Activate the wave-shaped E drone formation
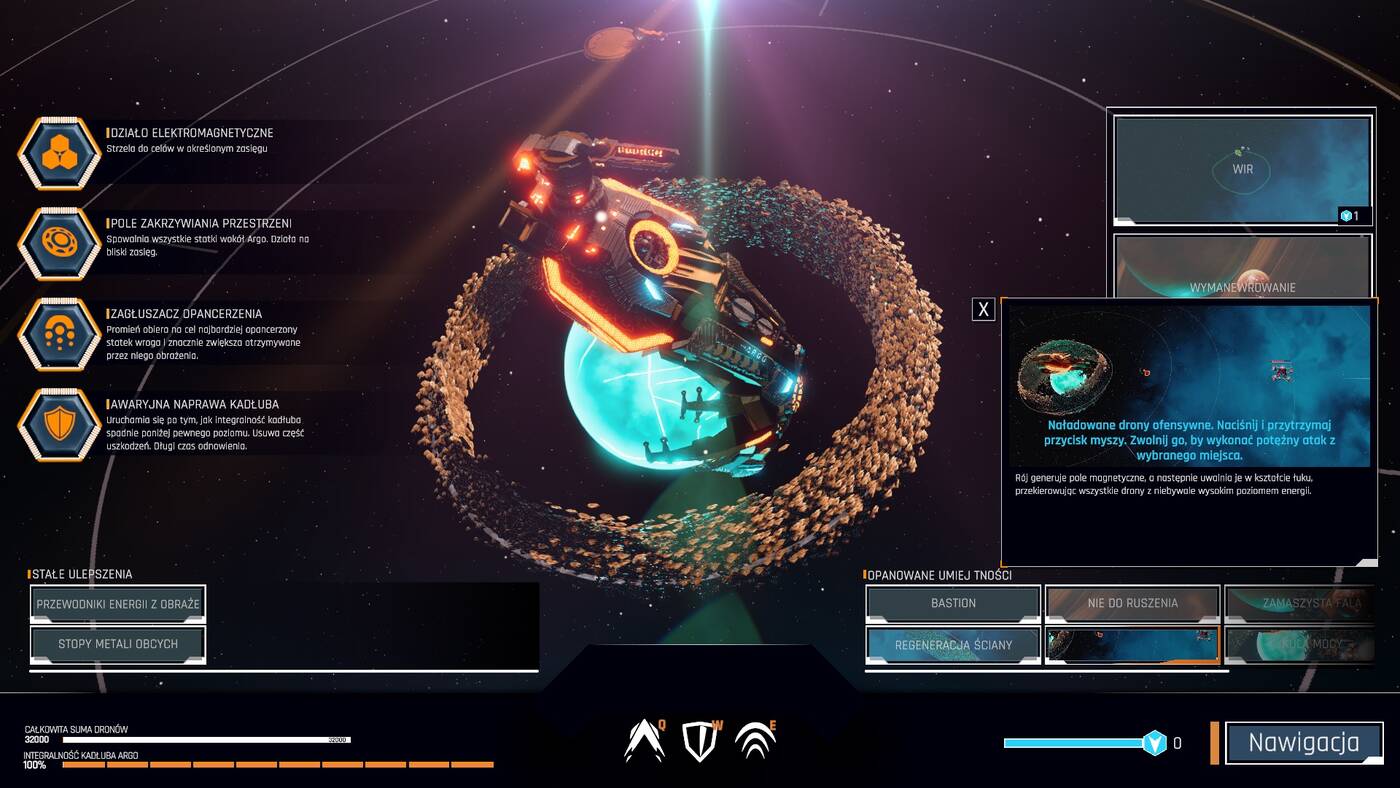The height and width of the screenshot is (788, 1400). click(755, 741)
